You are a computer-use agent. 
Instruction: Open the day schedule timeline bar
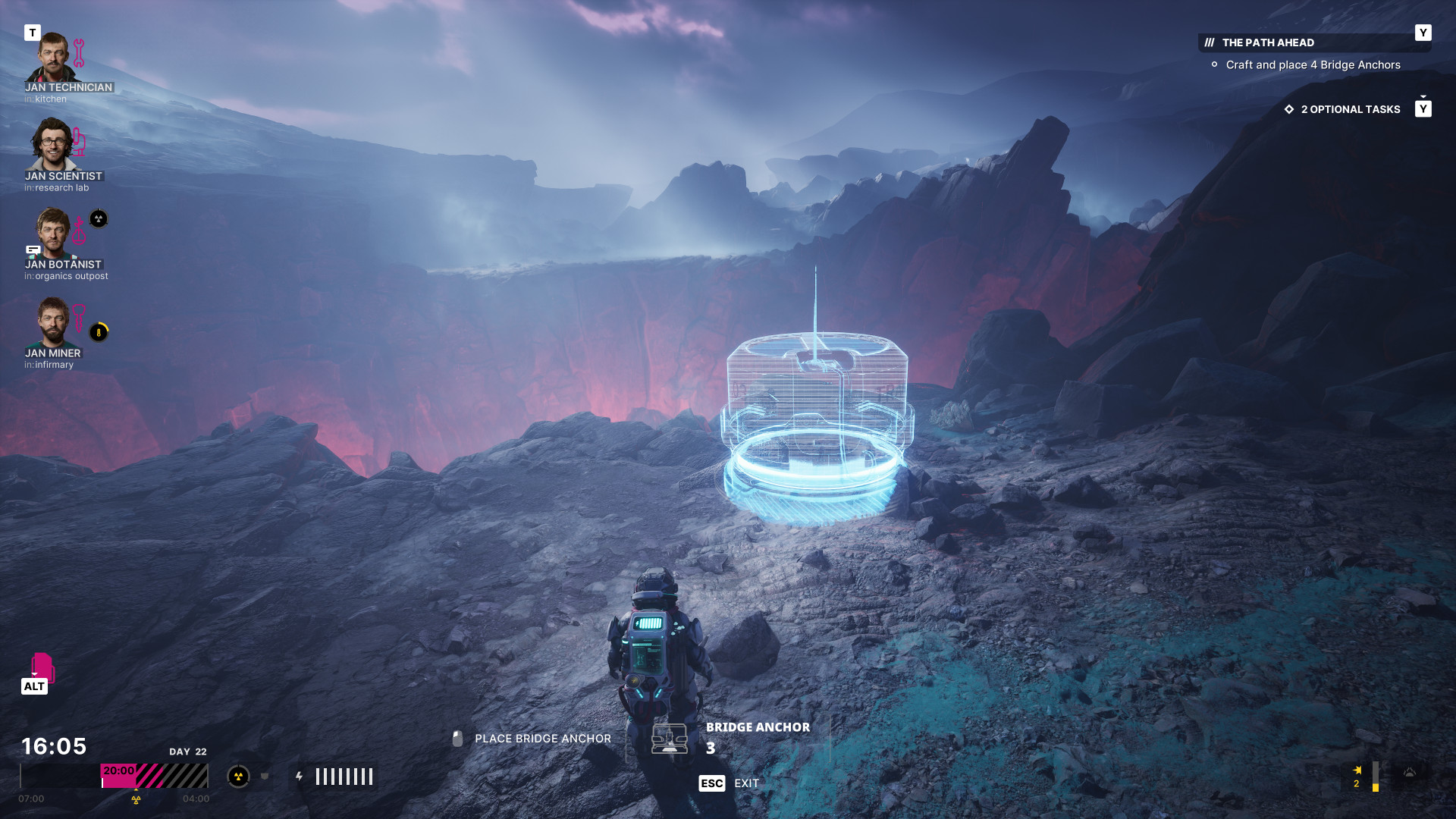114,776
